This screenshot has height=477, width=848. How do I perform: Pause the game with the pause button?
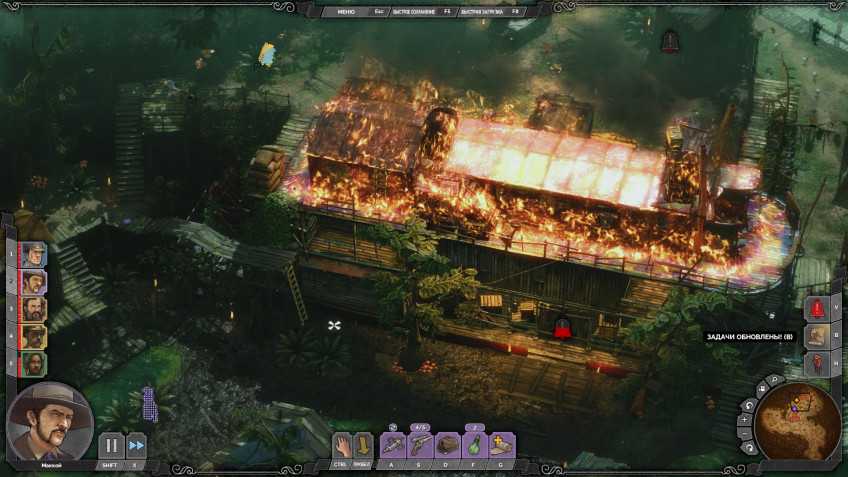pyautogui.click(x=110, y=445)
